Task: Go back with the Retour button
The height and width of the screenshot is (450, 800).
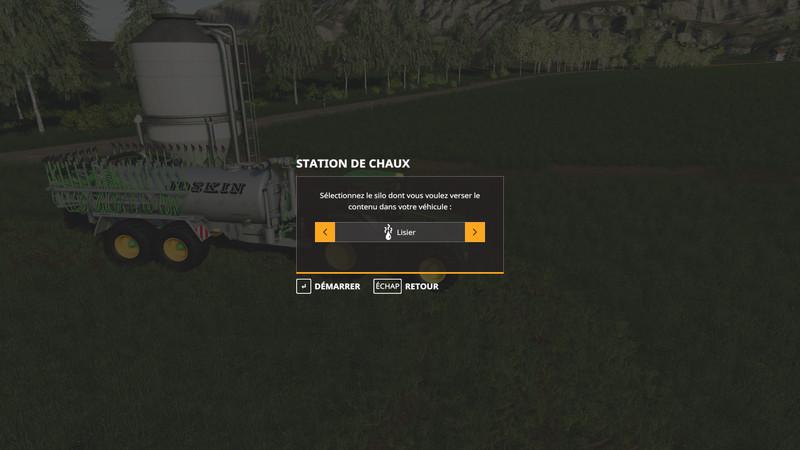Action: (407, 286)
